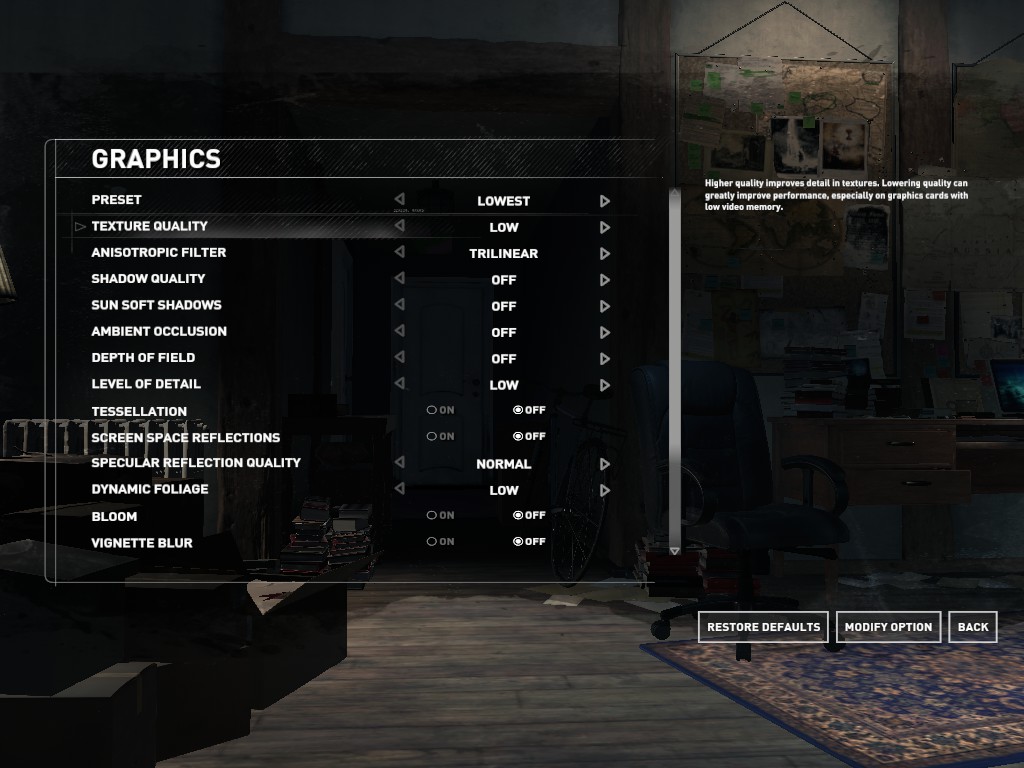Select the Modify Option button
Screen dimensions: 1024x768
[888, 627]
